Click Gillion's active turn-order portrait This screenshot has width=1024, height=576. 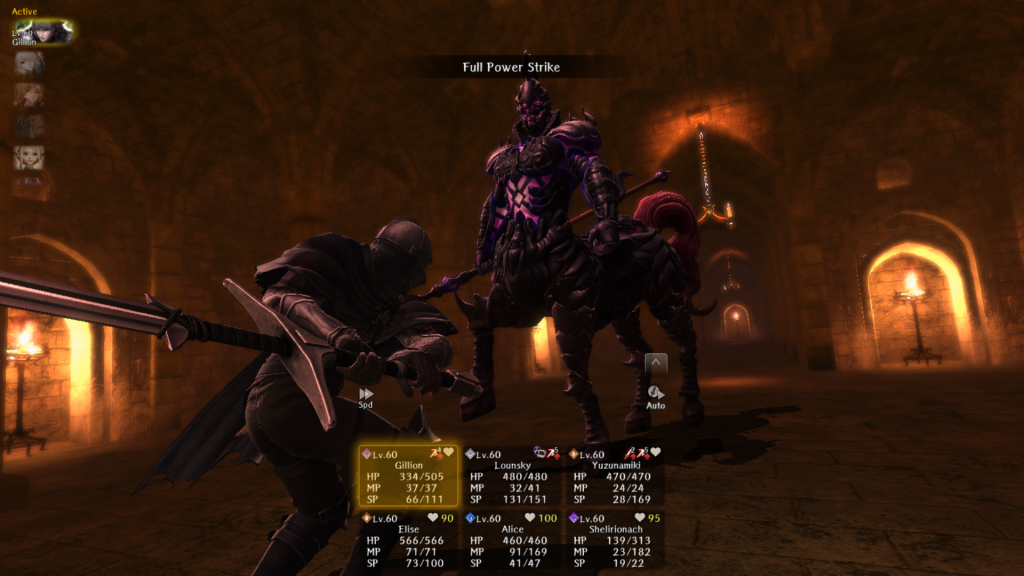coord(43,32)
